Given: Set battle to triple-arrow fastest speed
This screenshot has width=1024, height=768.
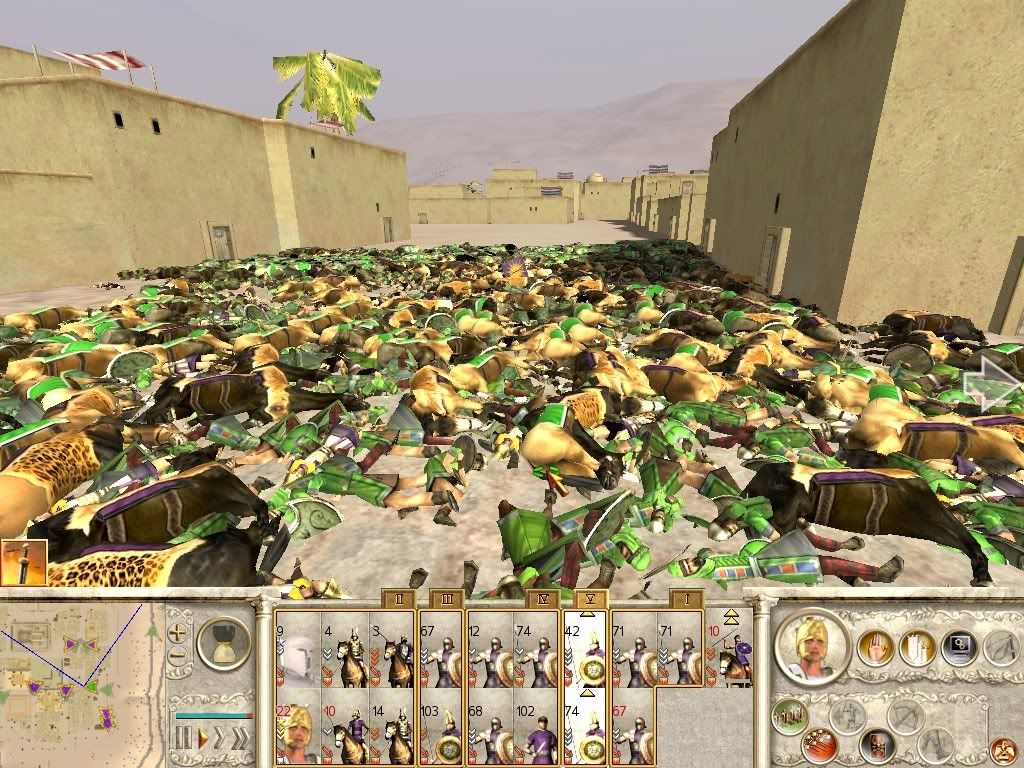Looking at the screenshot, I should pyautogui.click(x=241, y=739).
